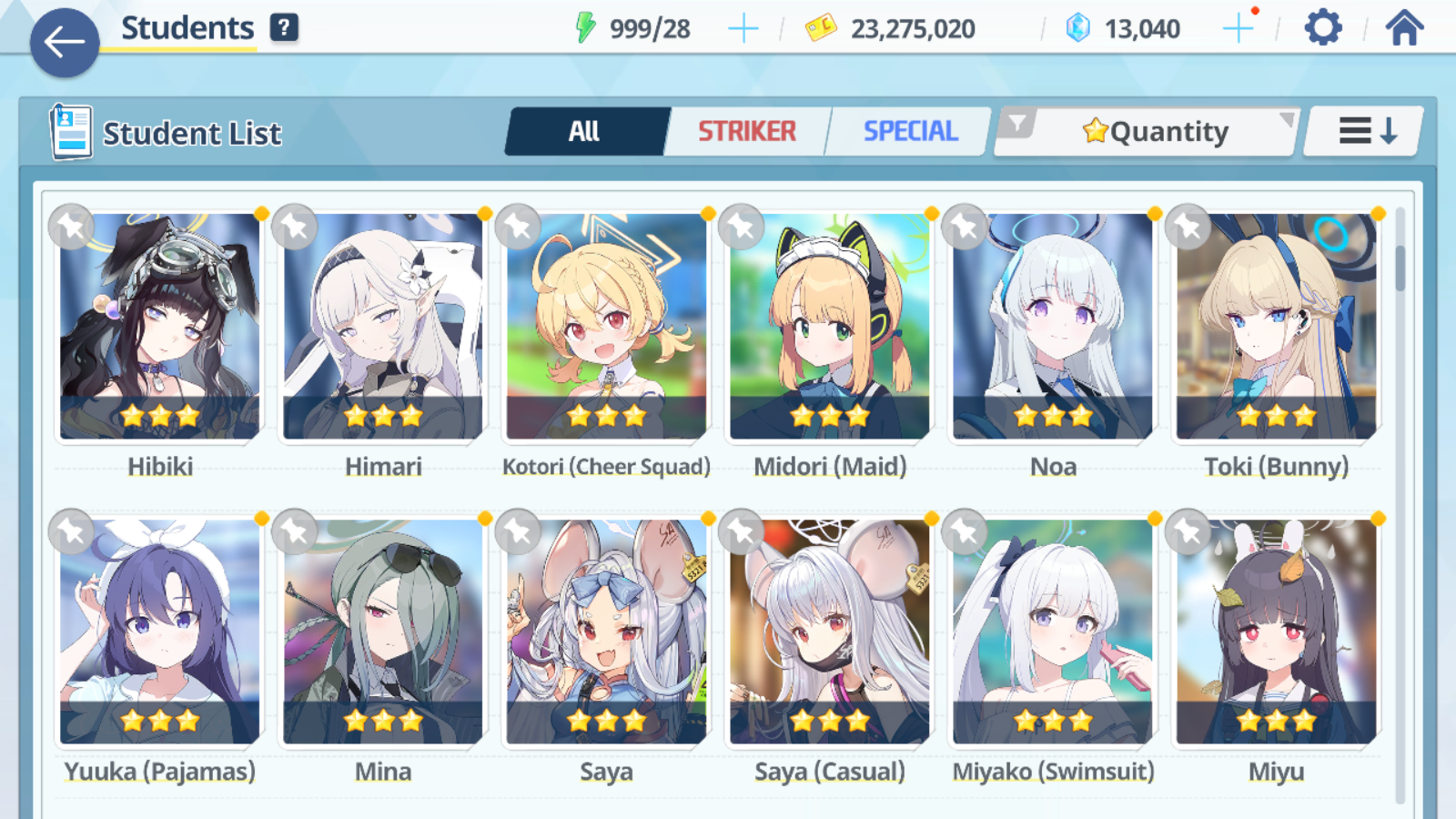Viewport: 1456px width, 819px height.
Task: Click the plus next to the Pyroxene count
Action: 1238,27
